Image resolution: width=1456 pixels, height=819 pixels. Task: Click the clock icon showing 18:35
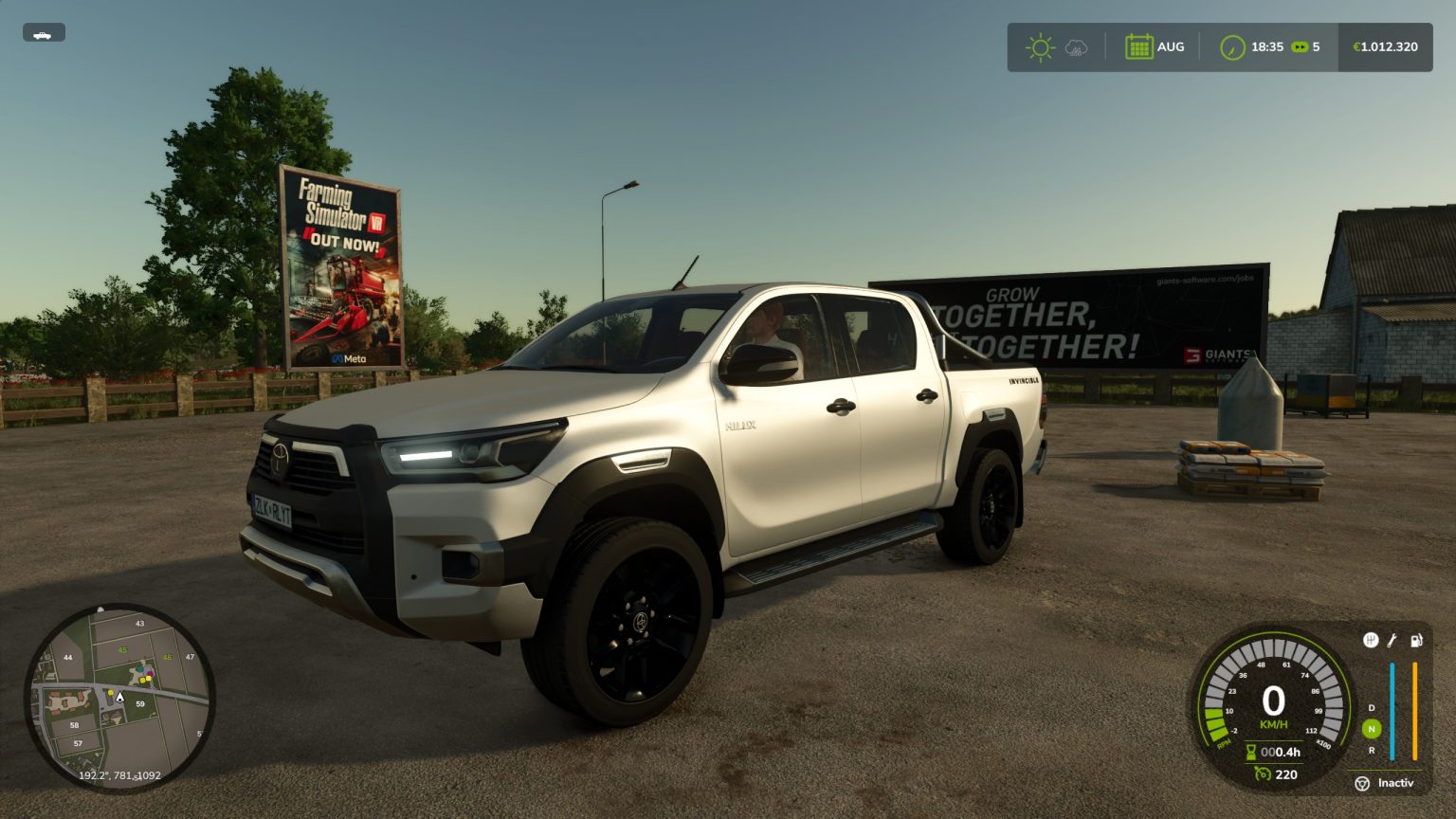(1232, 45)
